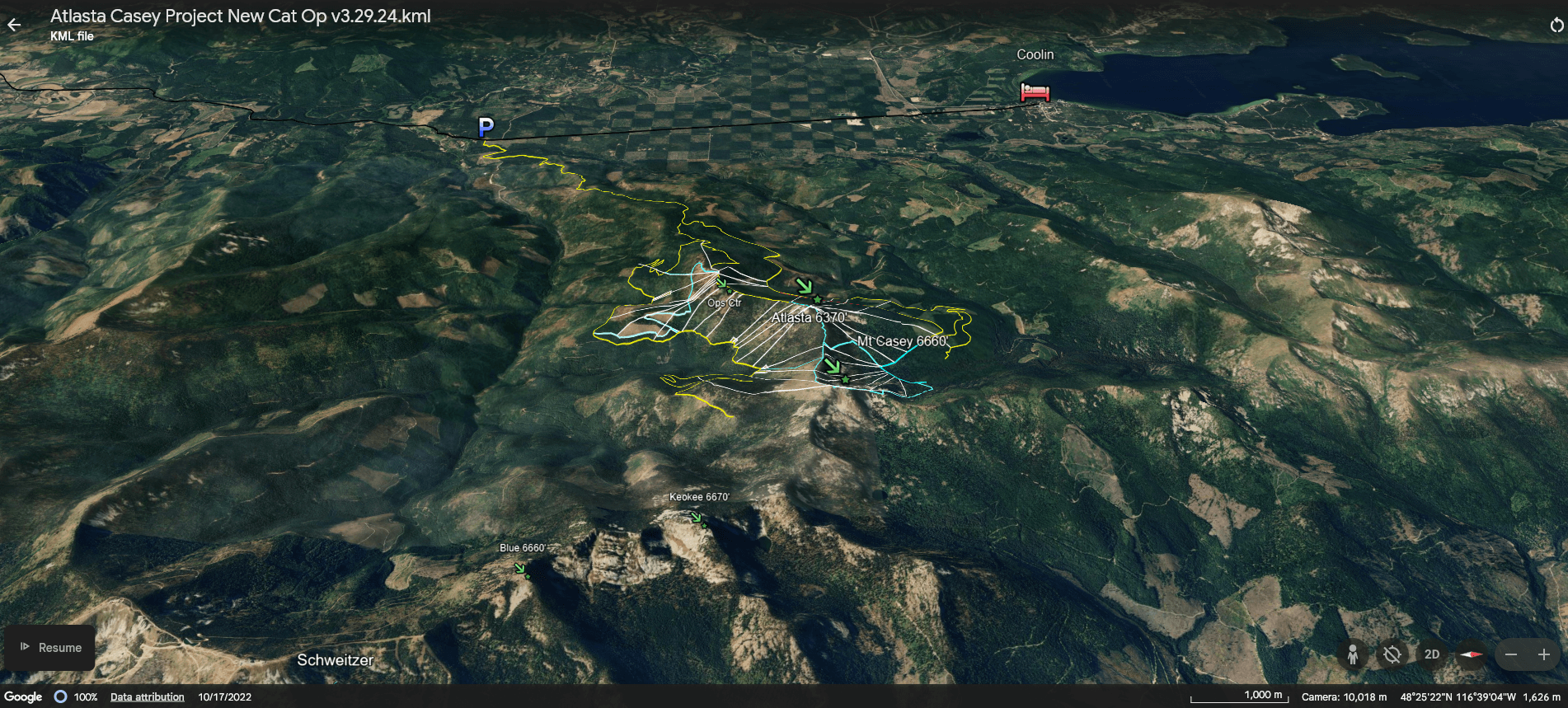Select the Blue 6660' marker
The width and height of the screenshot is (1568, 708).
coord(519,567)
